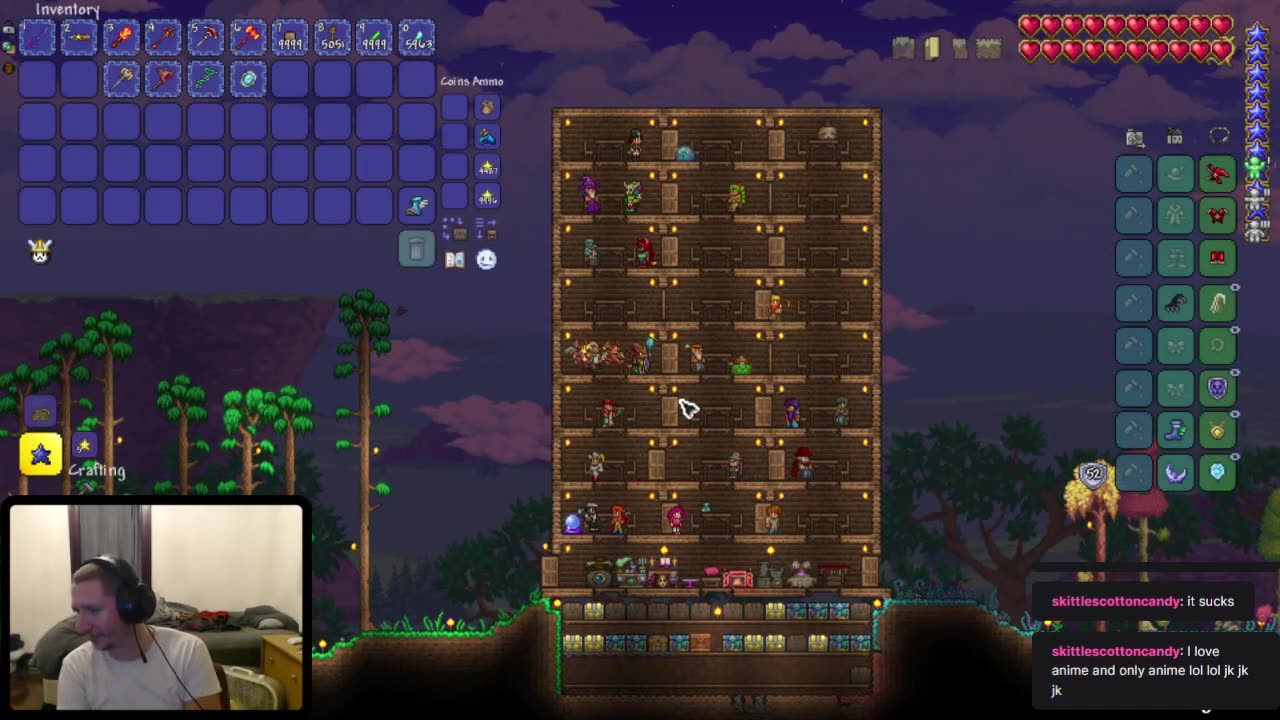Select the sword in hotbar slot 1
This screenshot has width=1280, height=720.
tap(37, 38)
